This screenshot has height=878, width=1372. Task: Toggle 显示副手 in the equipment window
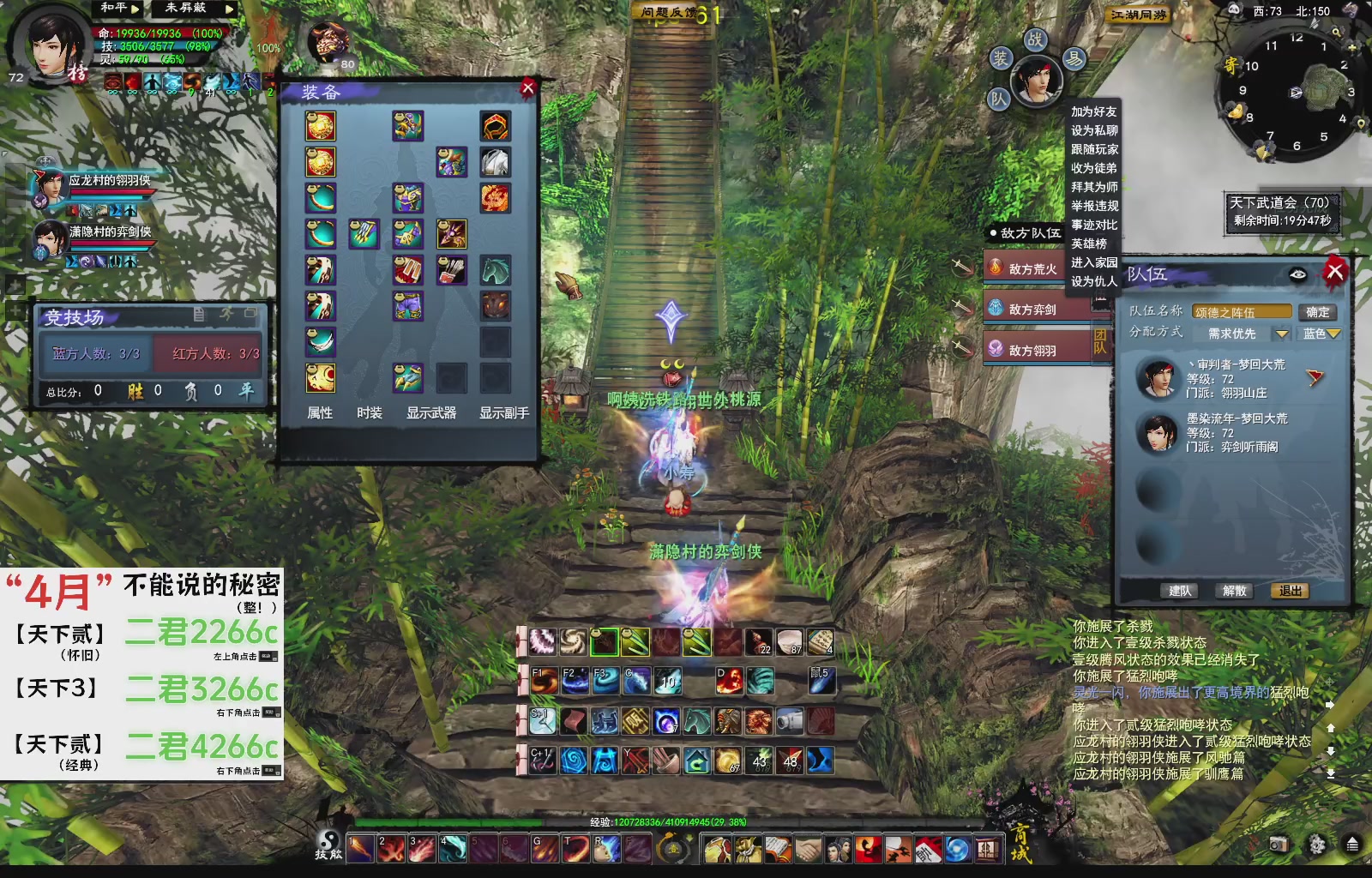tap(503, 412)
